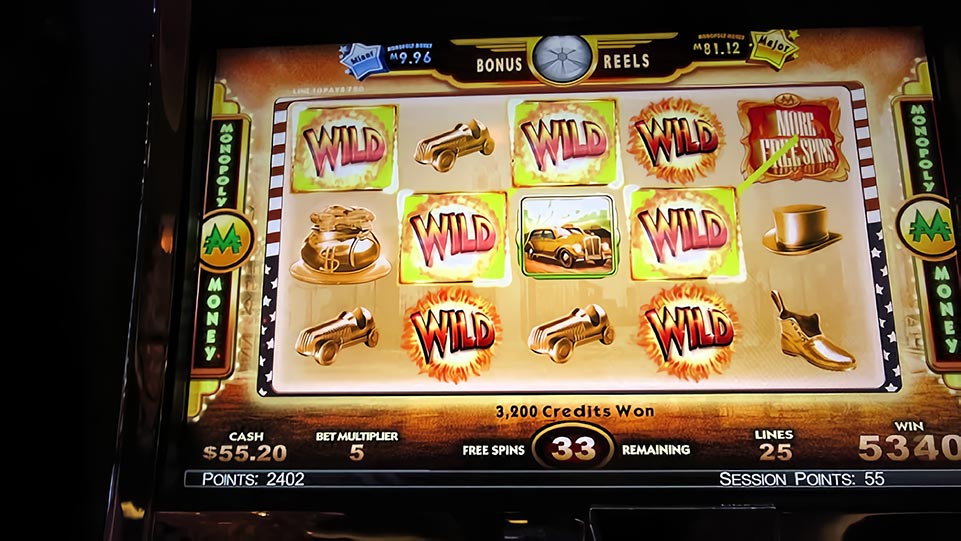Choose the golden shoe token symbol

(x=810, y=331)
